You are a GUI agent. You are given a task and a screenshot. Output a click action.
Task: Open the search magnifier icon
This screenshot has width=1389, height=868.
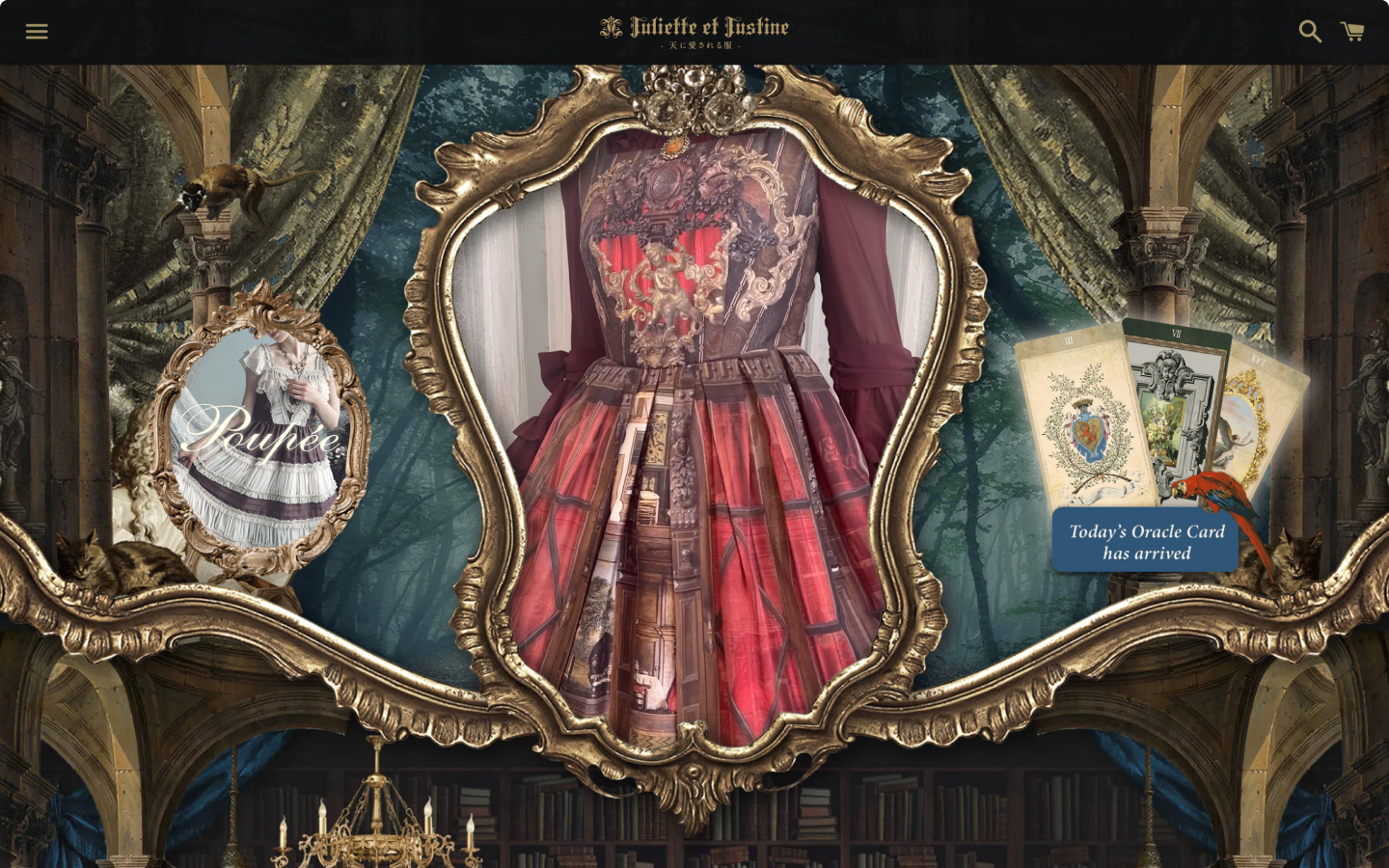[x=1309, y=32]
